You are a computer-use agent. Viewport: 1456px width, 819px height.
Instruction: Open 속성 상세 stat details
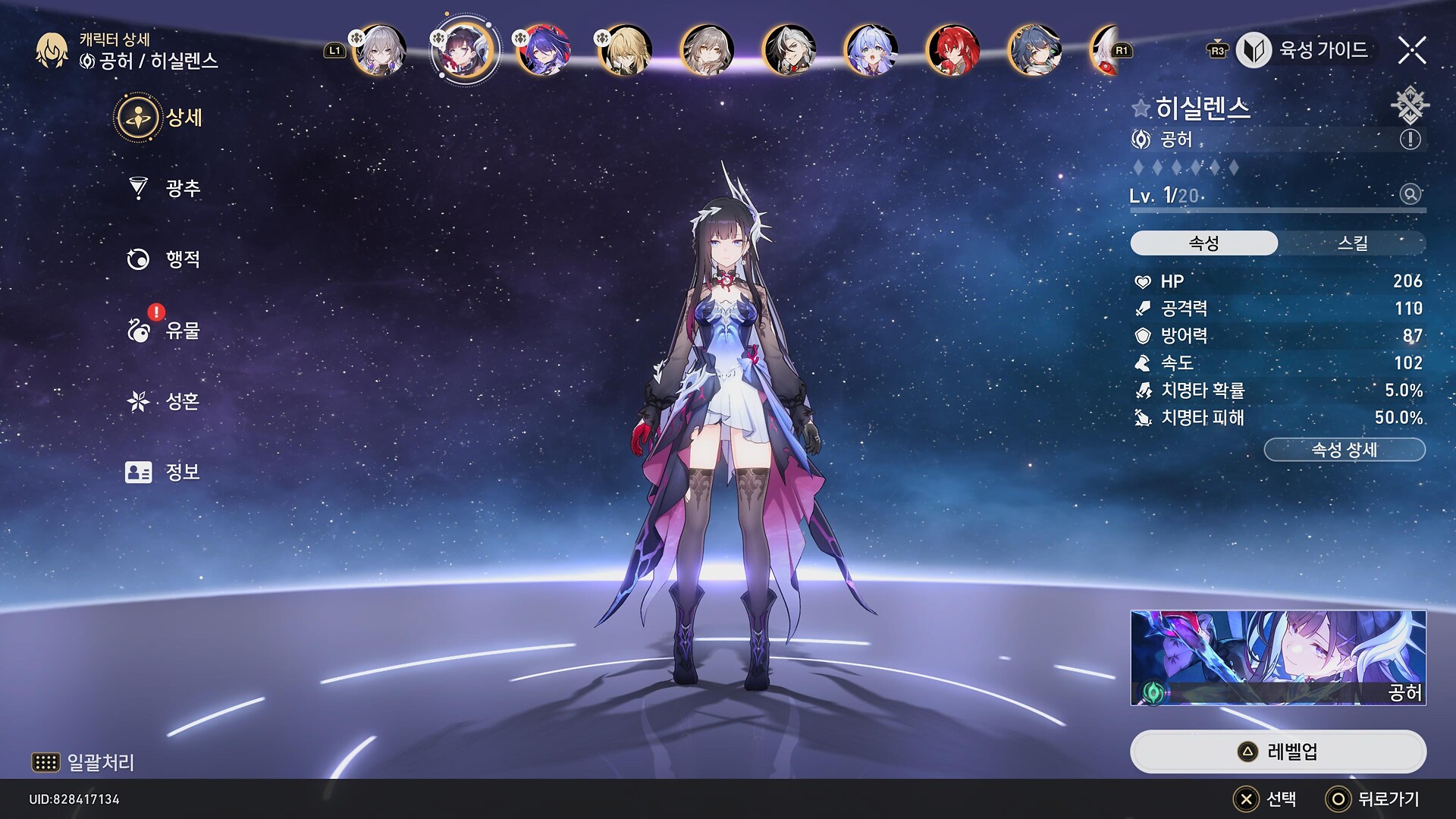click(1344, 450)
